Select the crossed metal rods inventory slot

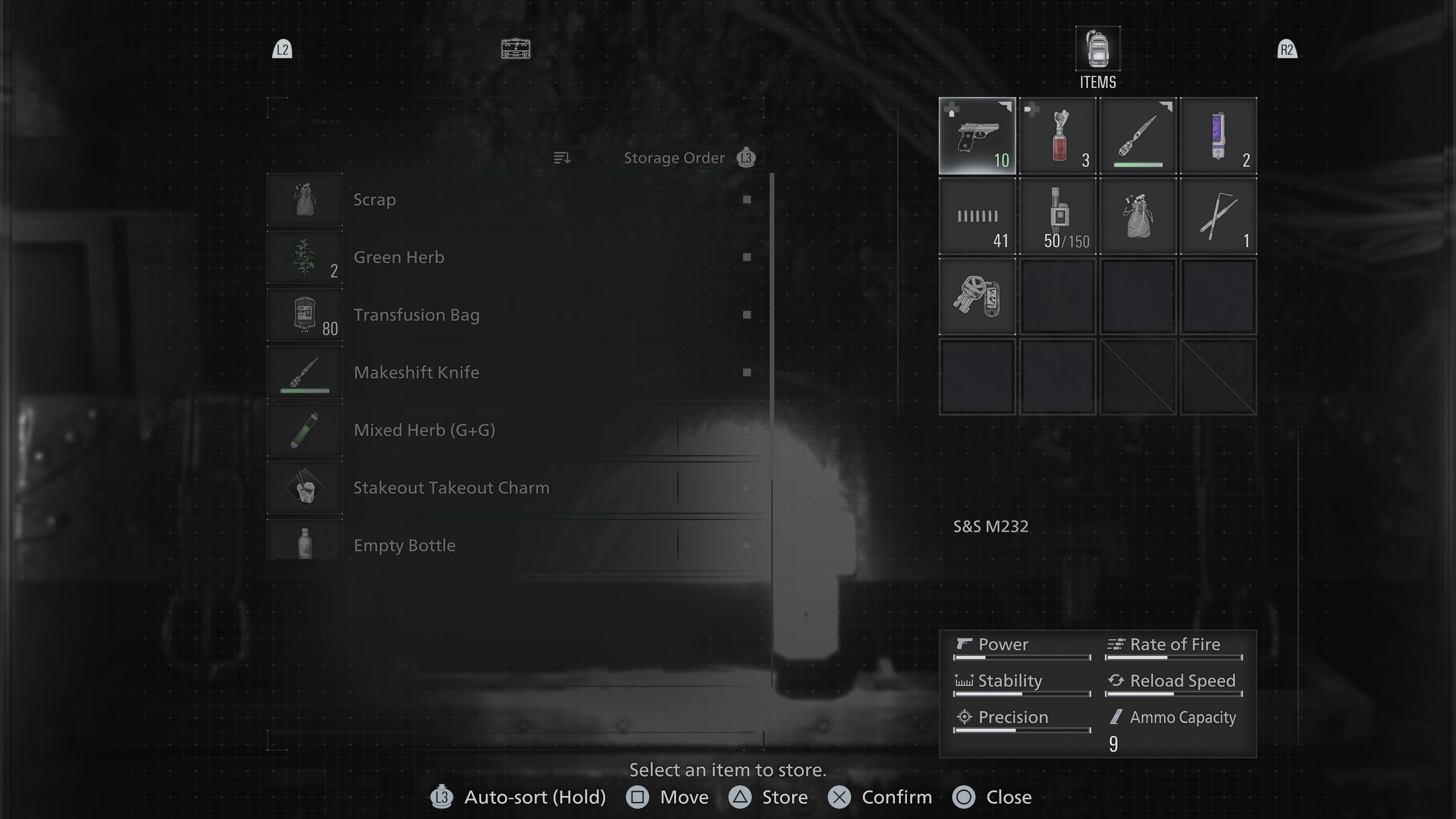1218,217
